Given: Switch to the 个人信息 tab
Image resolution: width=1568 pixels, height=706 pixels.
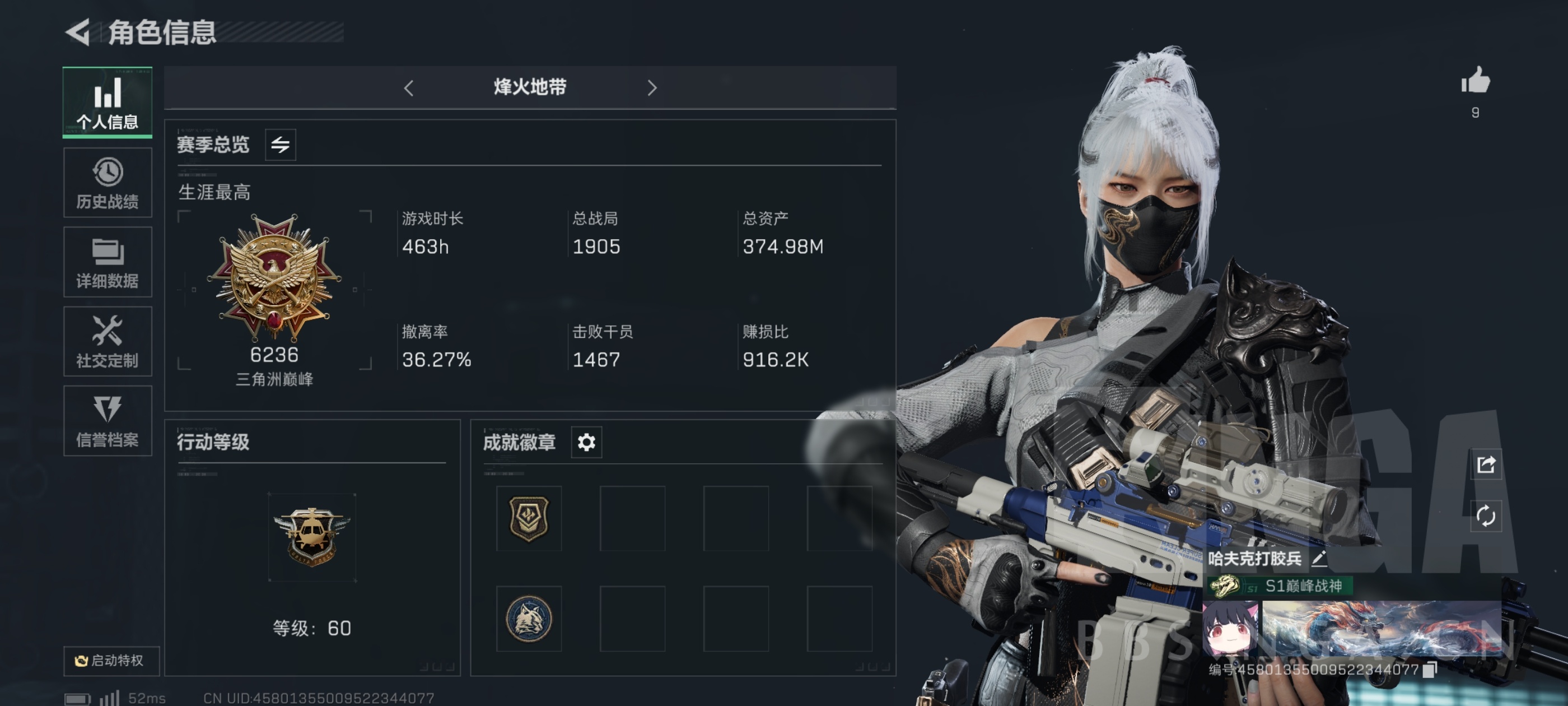Looking at the screenshot, I should [107, 103].
